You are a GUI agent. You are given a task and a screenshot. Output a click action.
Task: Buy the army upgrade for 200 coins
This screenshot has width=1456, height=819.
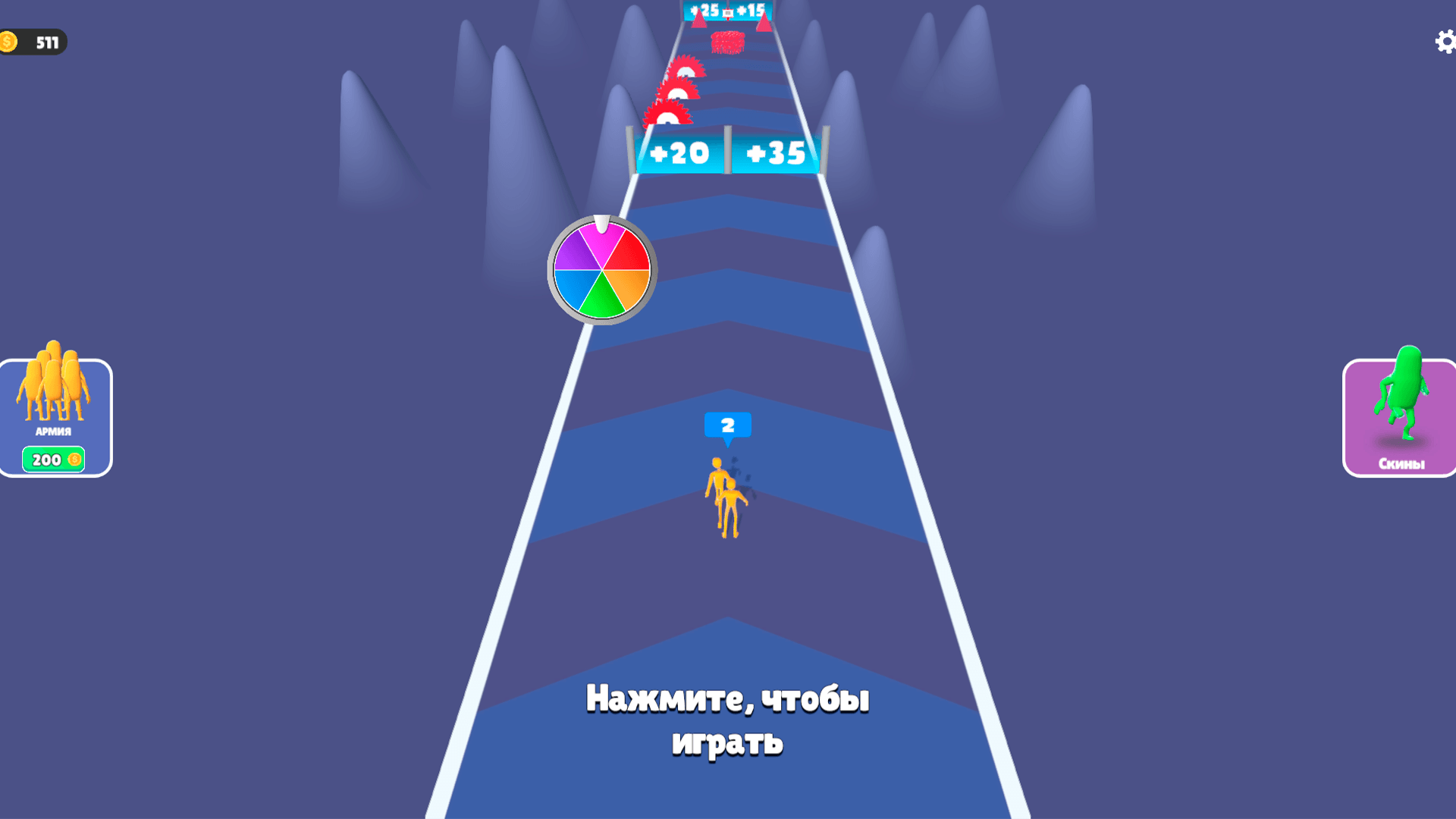[x=53, y=459]
